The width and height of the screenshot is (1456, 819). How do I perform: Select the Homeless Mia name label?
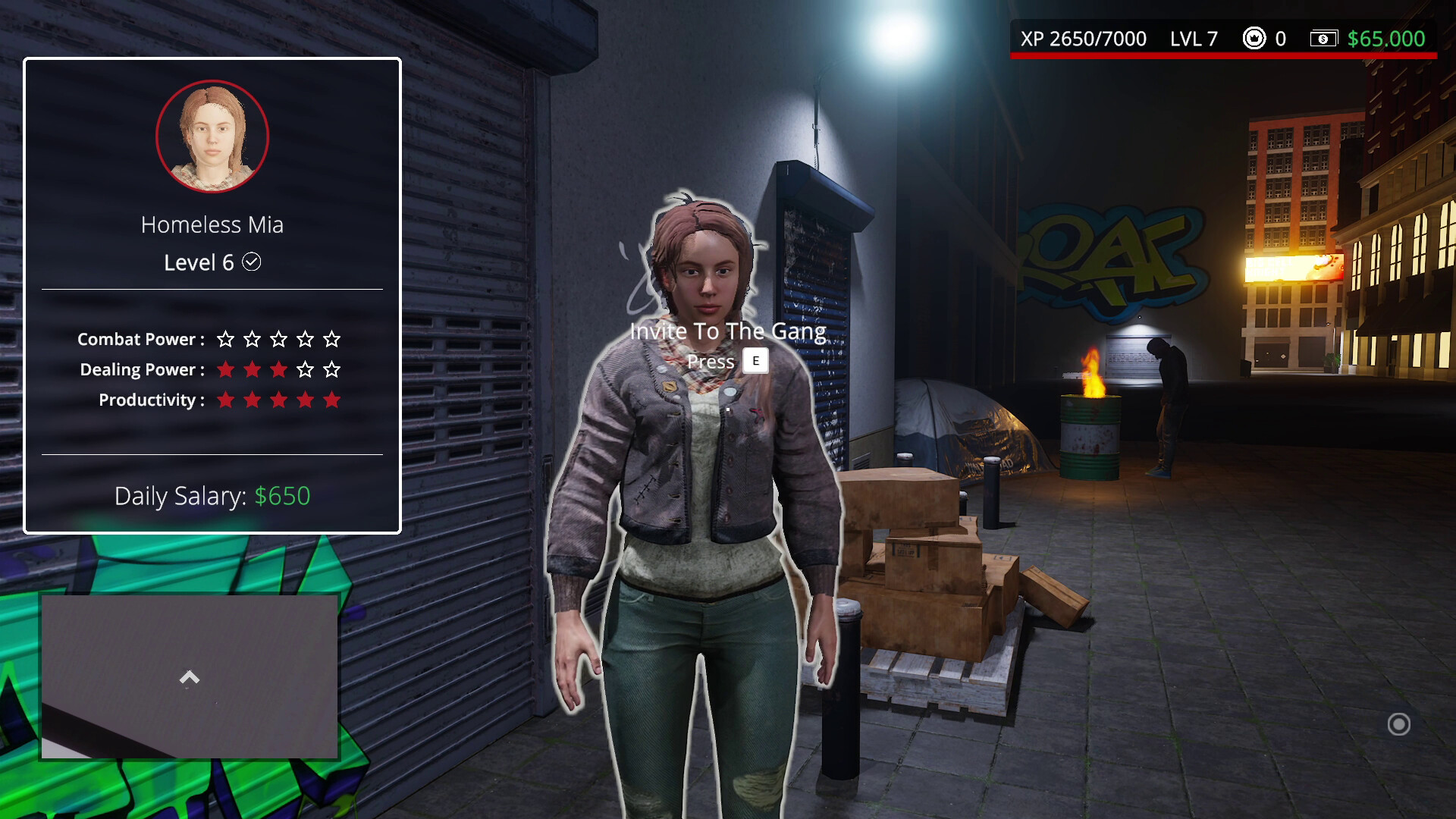click(x=212, y=224)
